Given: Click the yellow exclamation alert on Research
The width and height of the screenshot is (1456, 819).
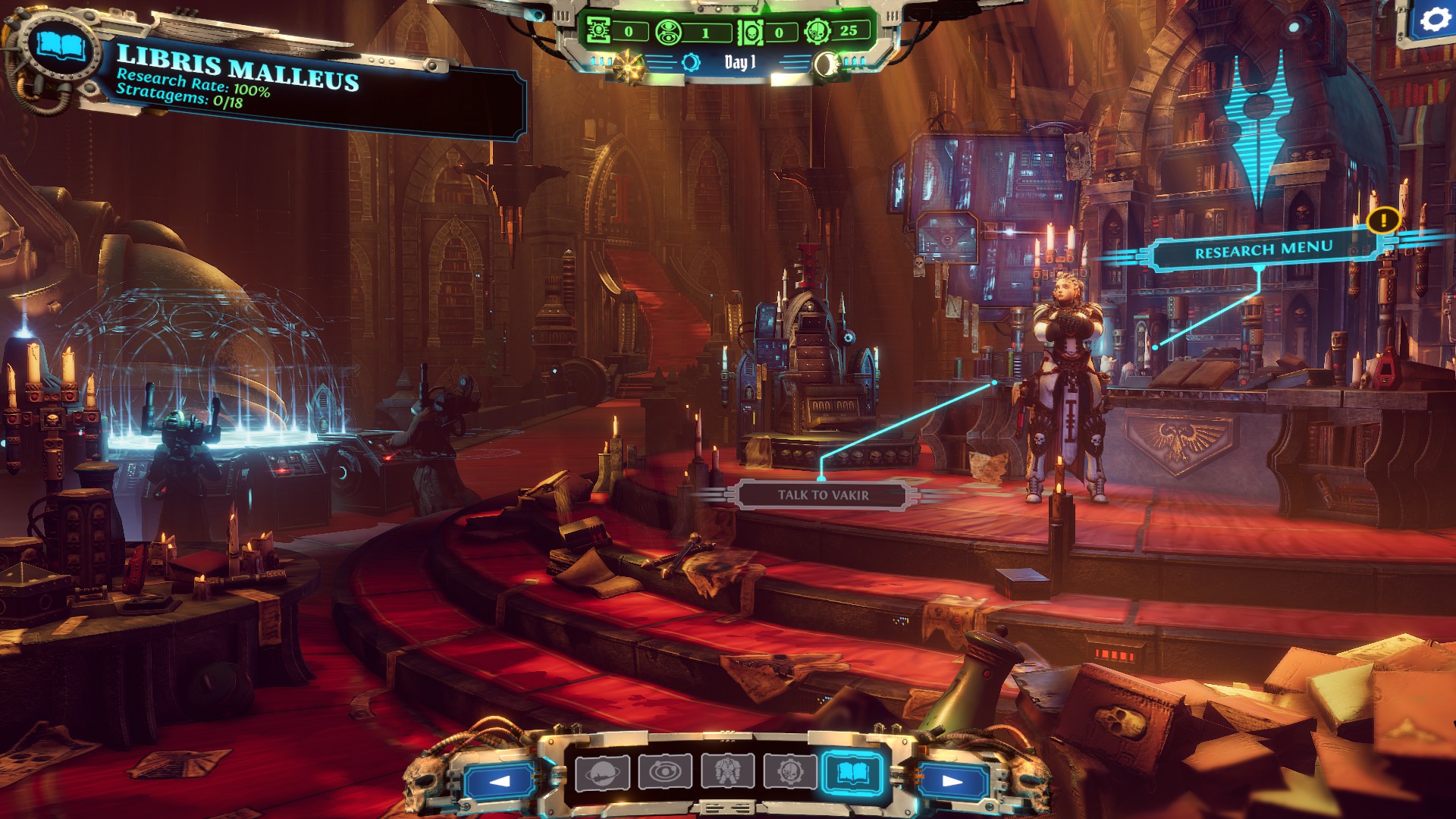Looking at the screenshot, I should pos(1383,221).
